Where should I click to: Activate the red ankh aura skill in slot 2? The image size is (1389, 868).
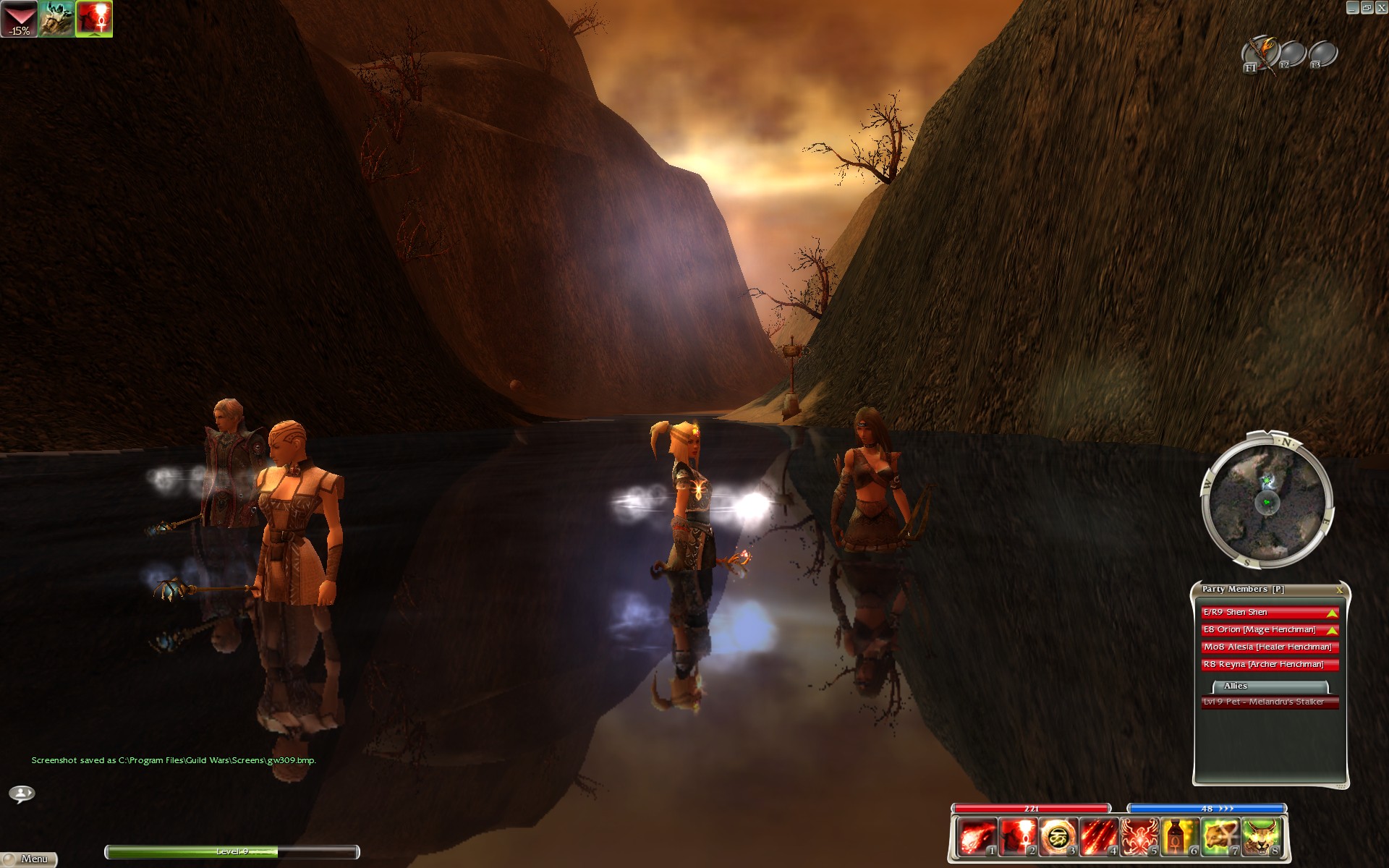(x=1016, y=837)
